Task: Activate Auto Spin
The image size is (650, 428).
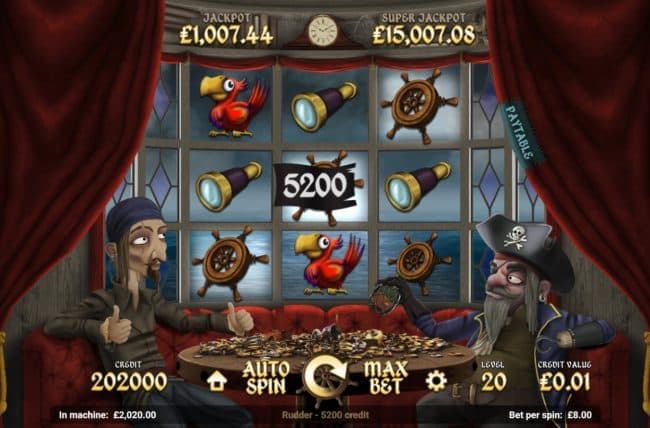Action: [x=266, y=378]
